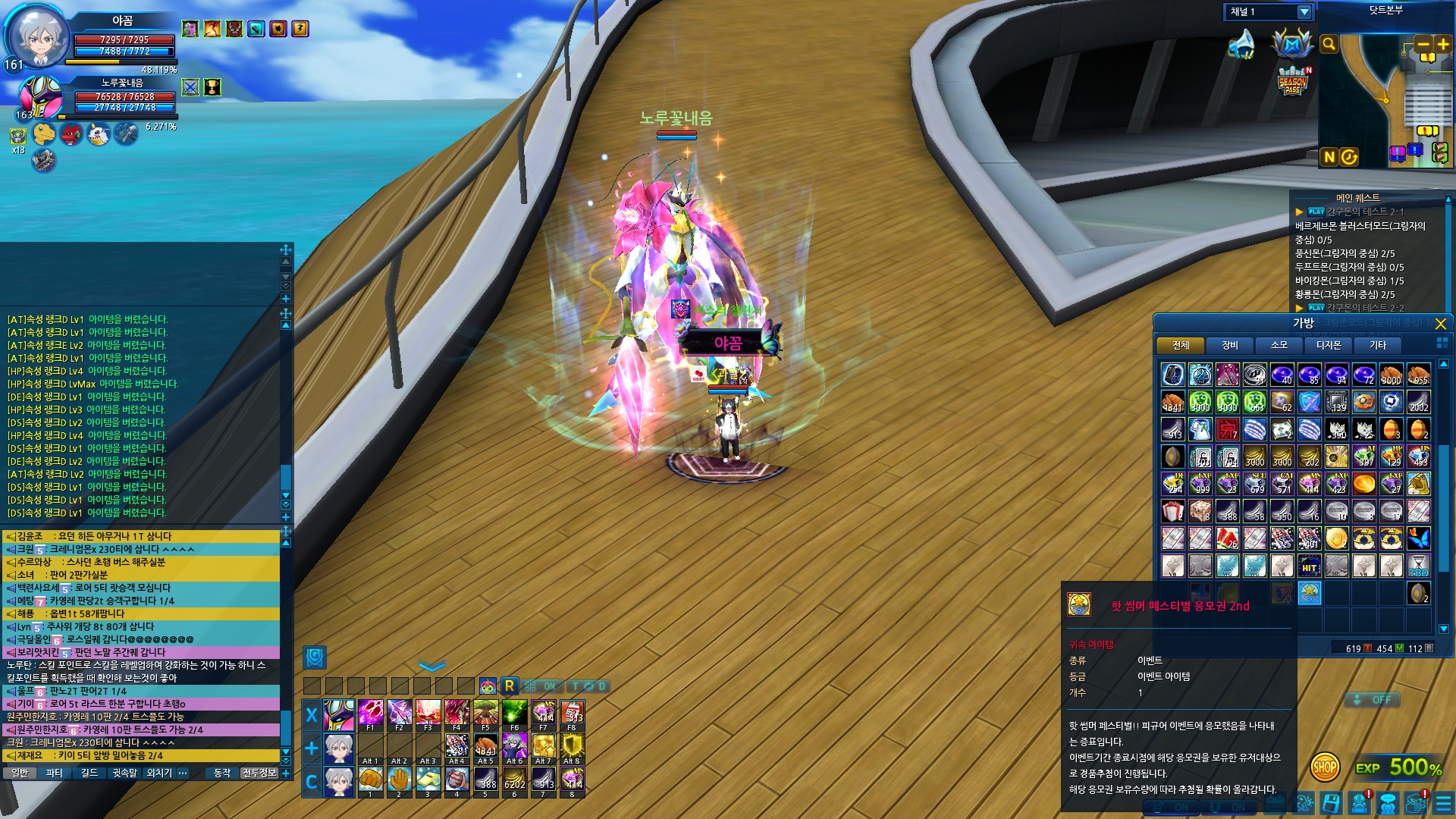Switch chat to the 파티 tab
1456x819 pixels.
[55, 773]
